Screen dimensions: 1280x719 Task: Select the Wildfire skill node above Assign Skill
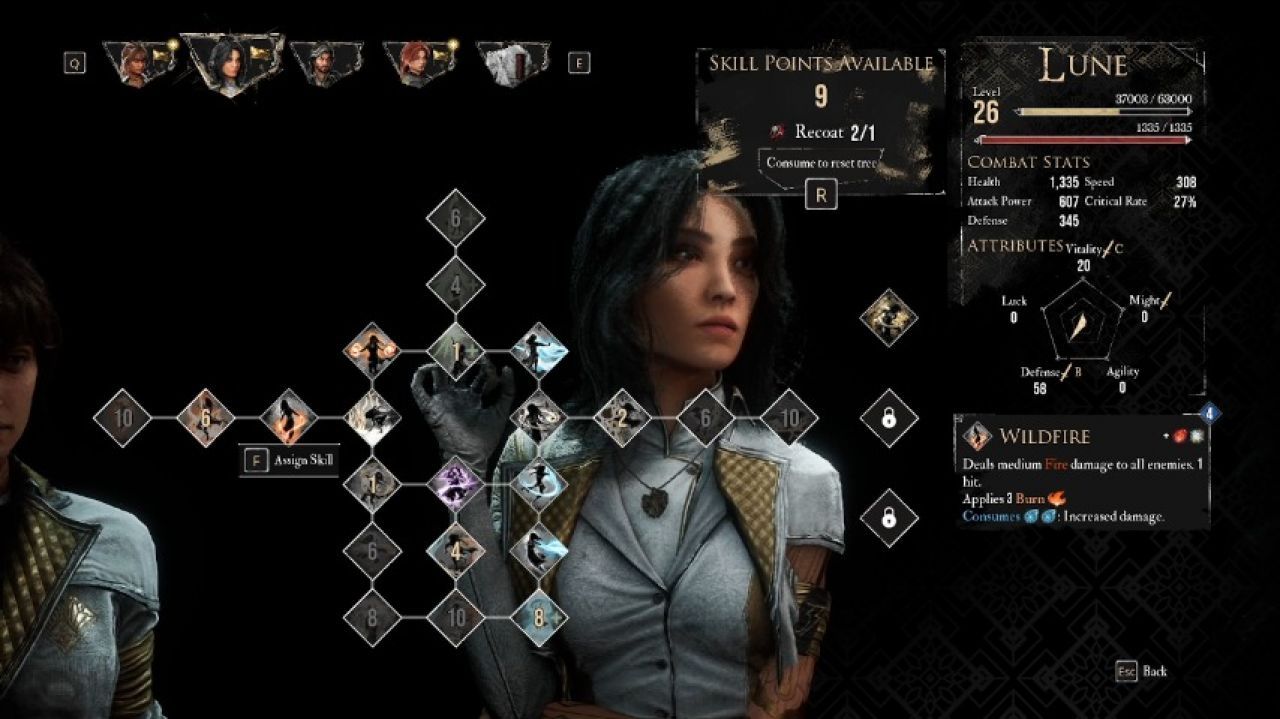tap(289, 417)
